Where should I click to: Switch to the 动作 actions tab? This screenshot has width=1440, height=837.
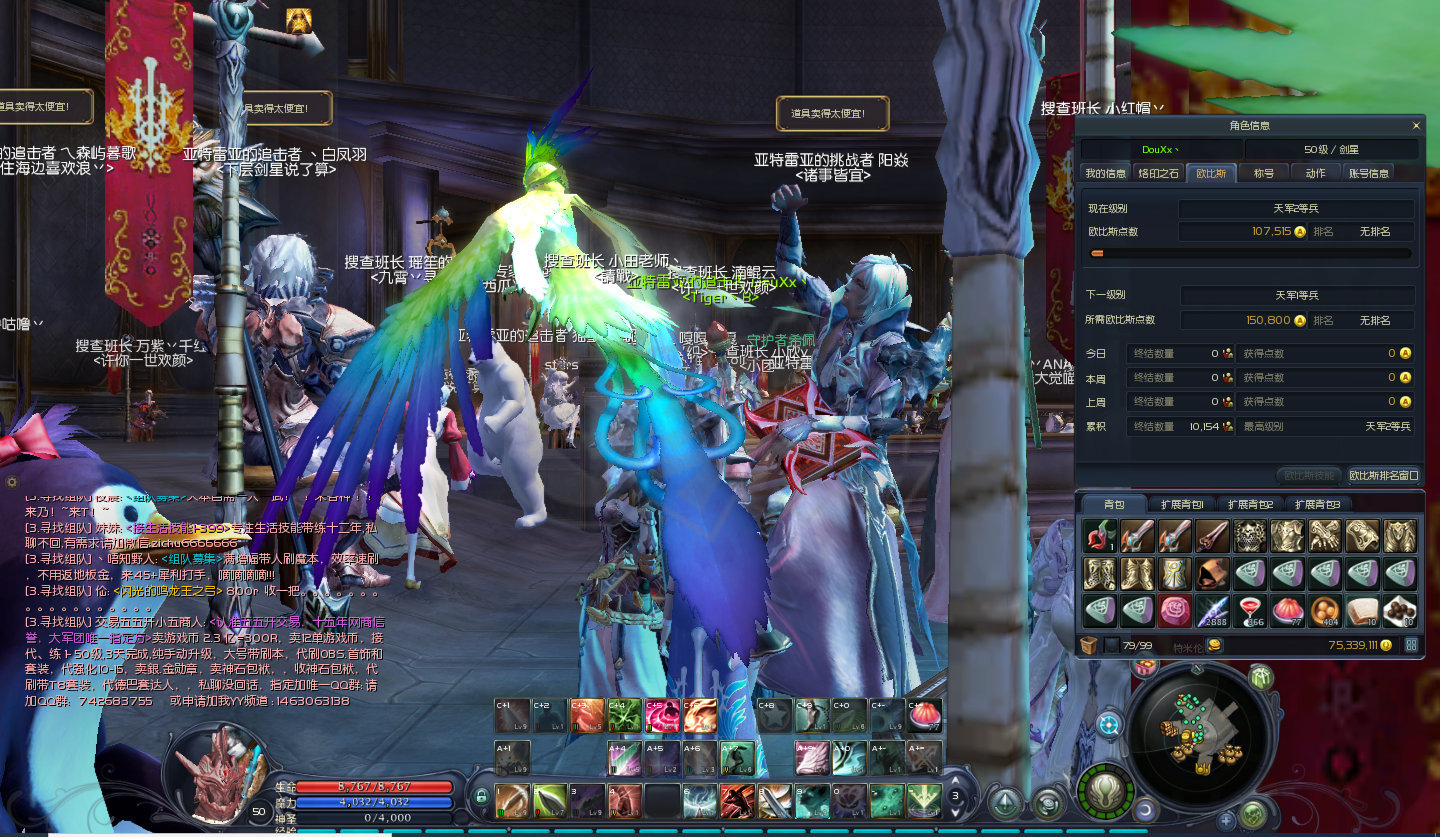[1315, 173]
